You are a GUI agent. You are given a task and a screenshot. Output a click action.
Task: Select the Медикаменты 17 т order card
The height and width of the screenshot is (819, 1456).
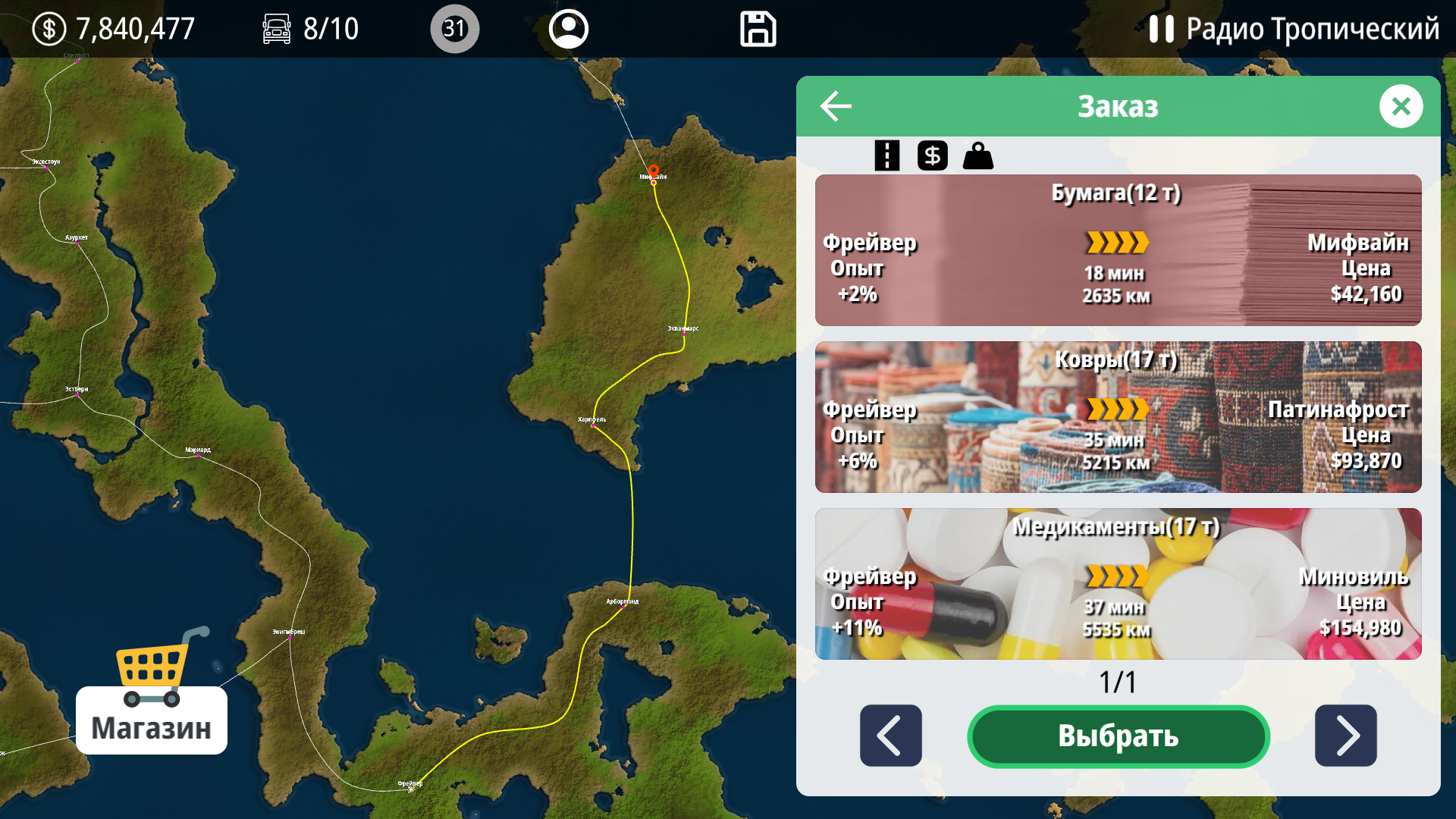[x=1118, y=584]
